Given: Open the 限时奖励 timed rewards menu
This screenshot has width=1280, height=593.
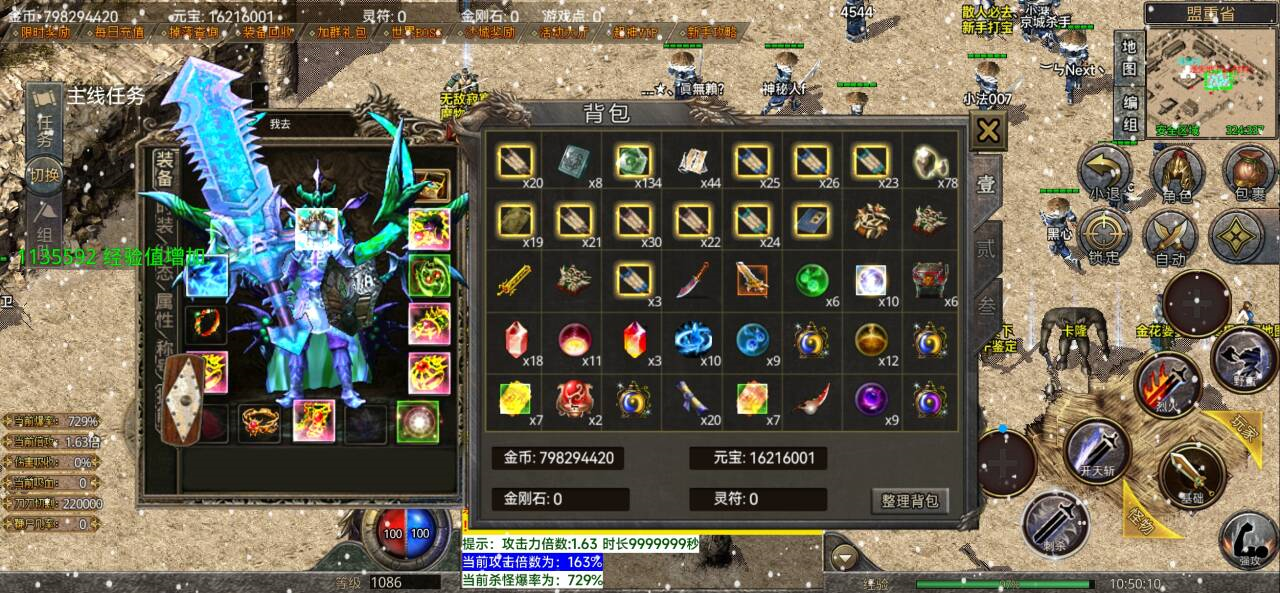Looking at the screenshot, I should click(45, 32).
